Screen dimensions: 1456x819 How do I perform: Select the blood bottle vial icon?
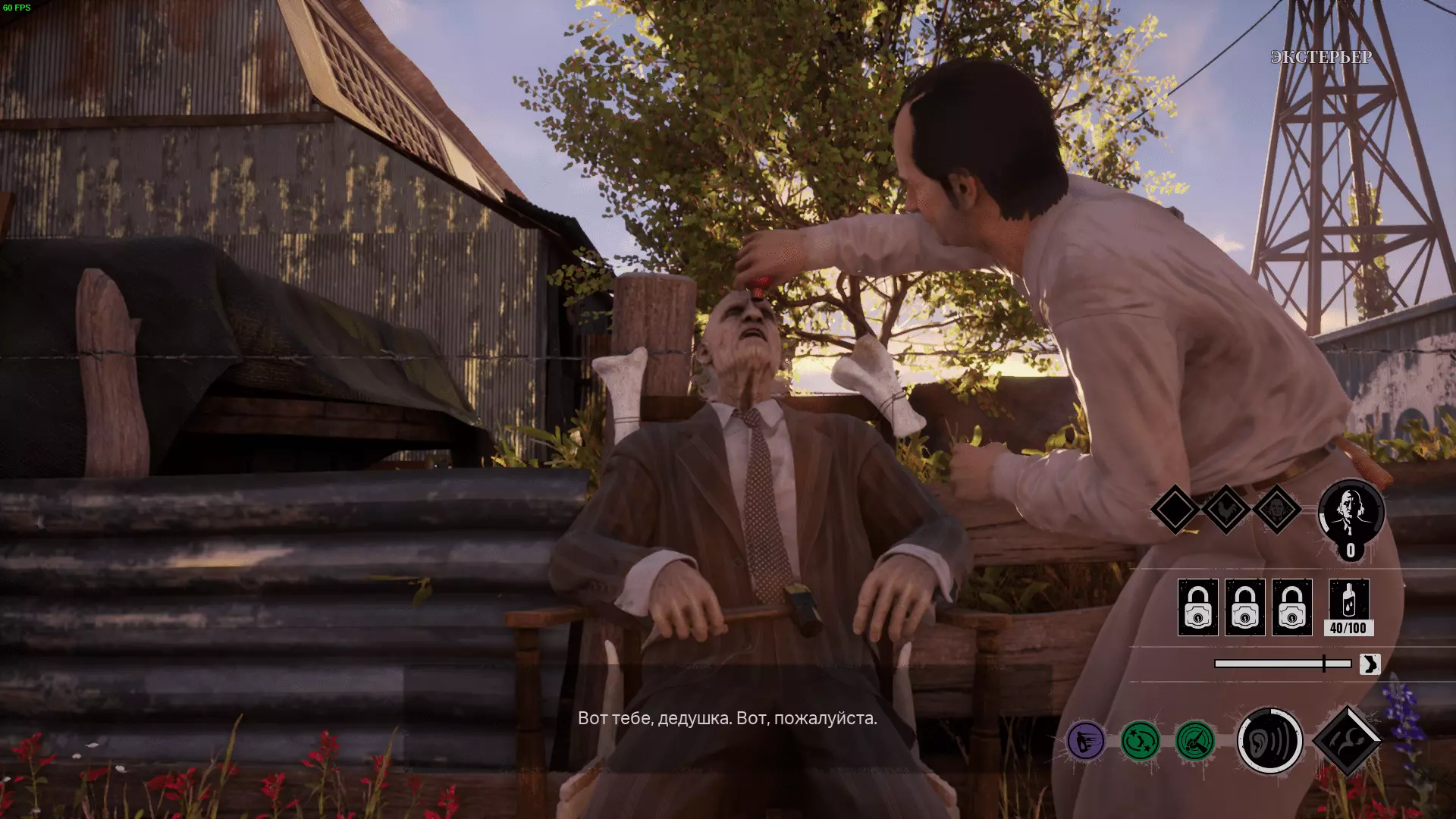coord(1348,600)
